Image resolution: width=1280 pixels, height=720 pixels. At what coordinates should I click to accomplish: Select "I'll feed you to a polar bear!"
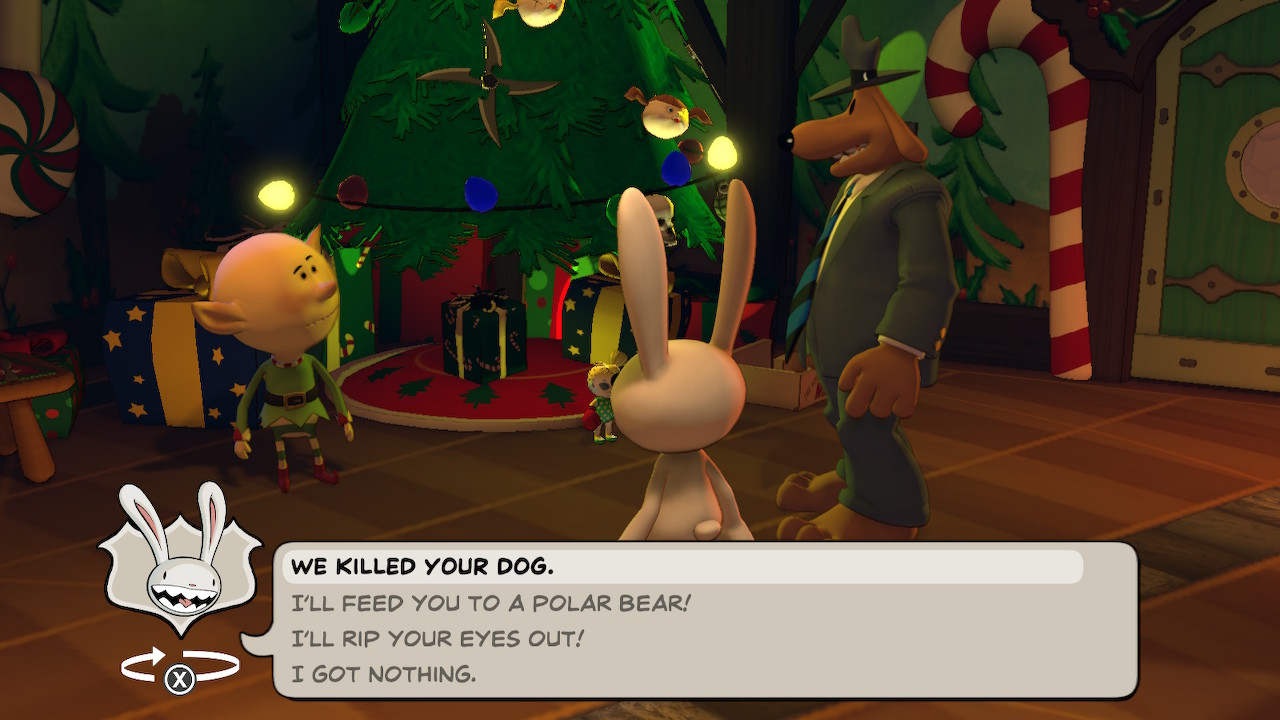tap(491, 603)
